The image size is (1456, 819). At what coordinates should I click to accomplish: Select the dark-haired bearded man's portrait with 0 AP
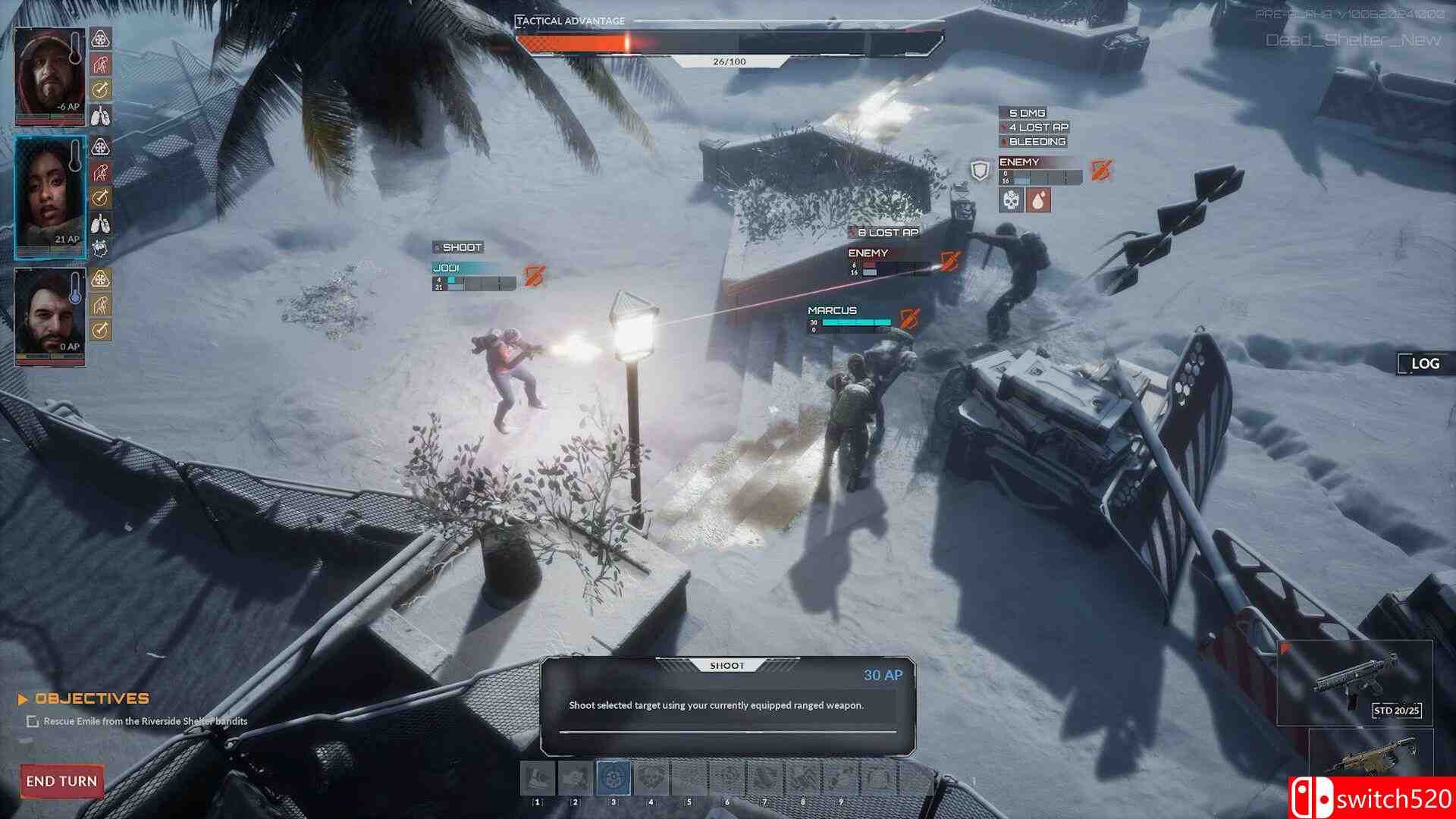pos(50,316)
